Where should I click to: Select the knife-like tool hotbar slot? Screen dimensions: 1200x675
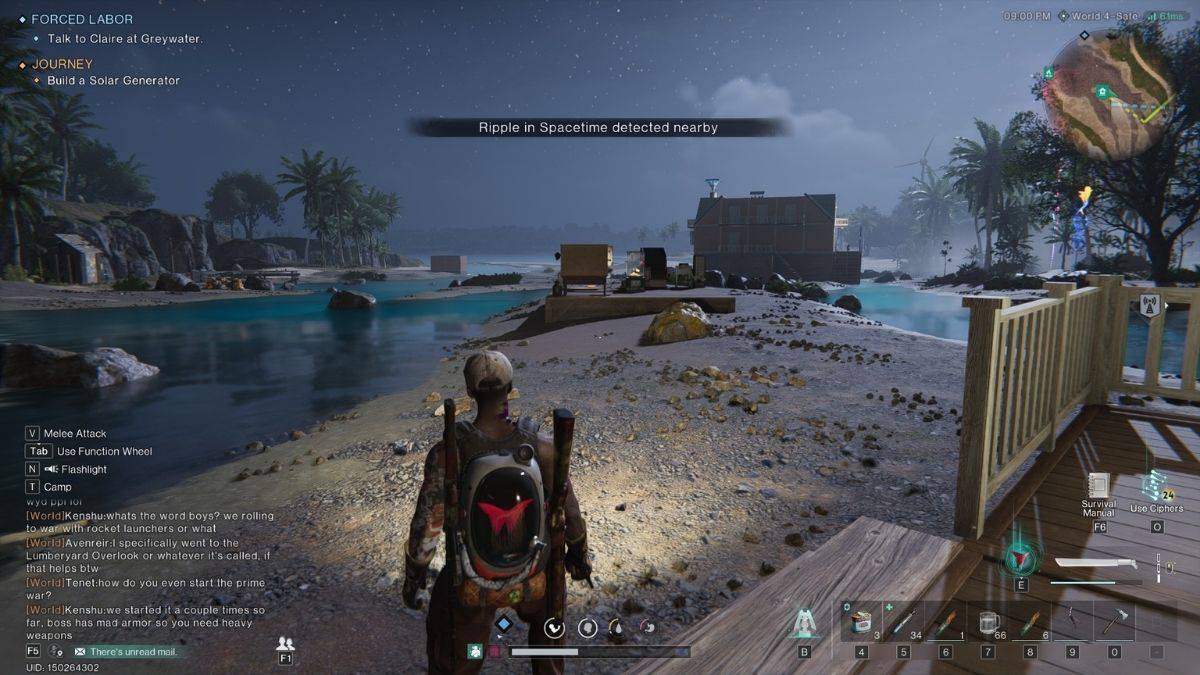1072,622
